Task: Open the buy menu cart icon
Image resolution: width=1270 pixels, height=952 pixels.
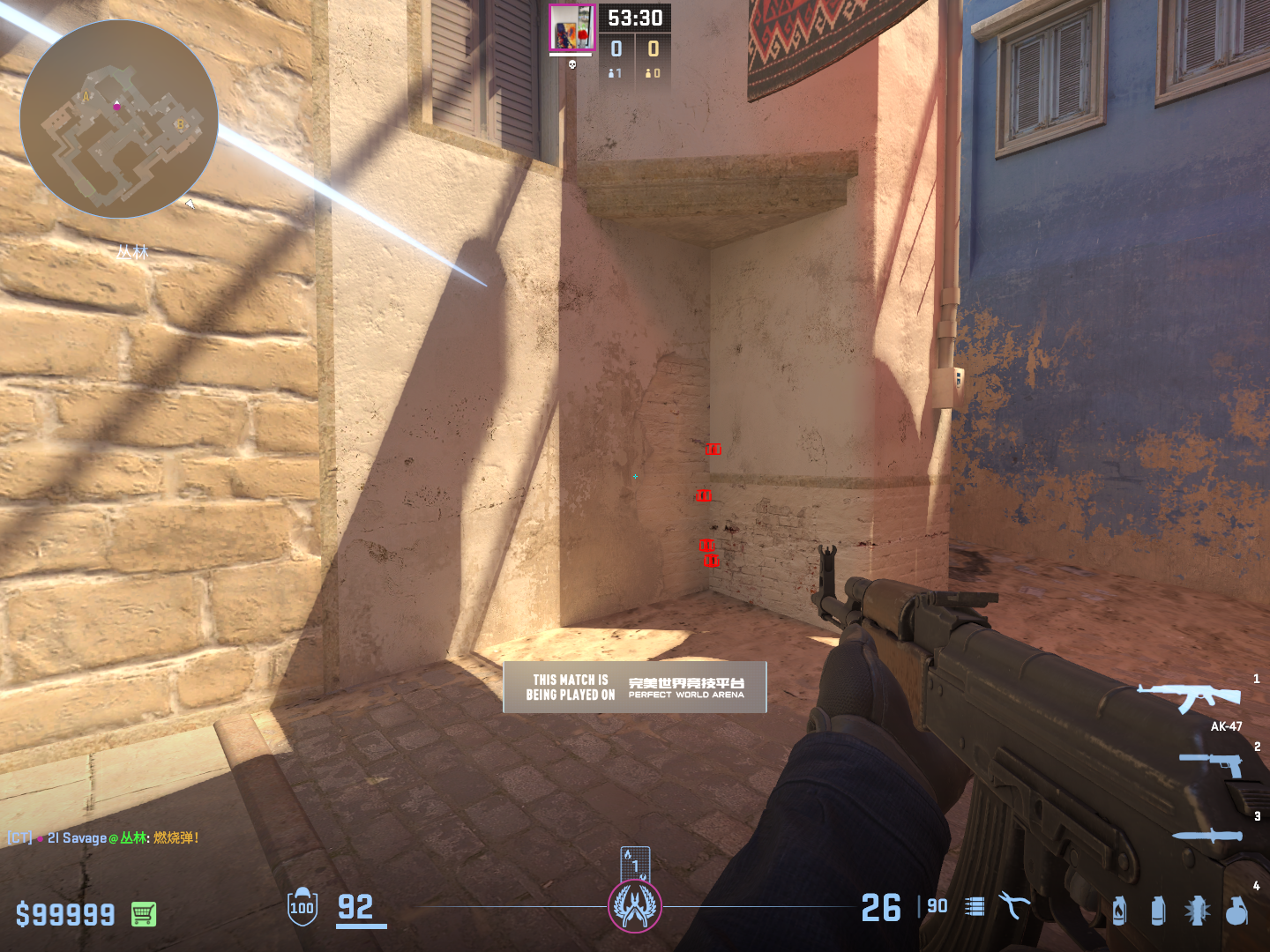Action: tap(144, 914)
